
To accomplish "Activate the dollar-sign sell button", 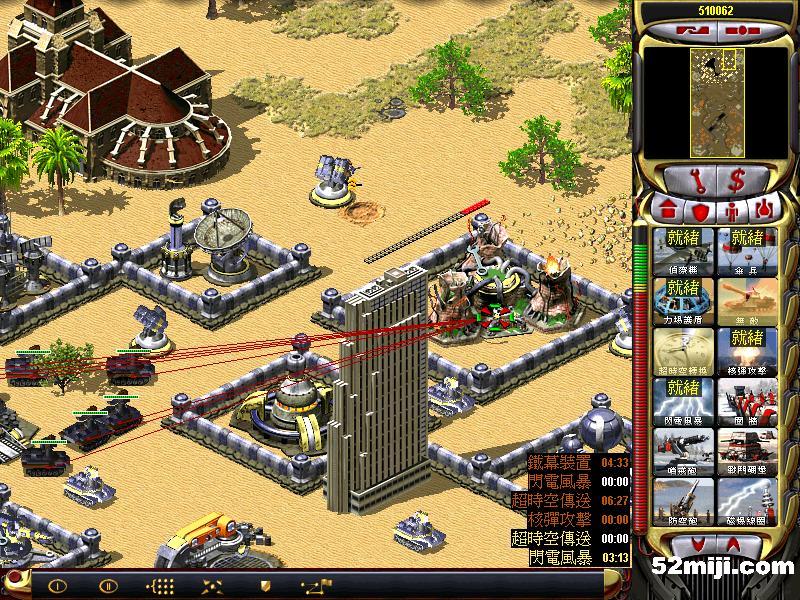I will point(736,181).
